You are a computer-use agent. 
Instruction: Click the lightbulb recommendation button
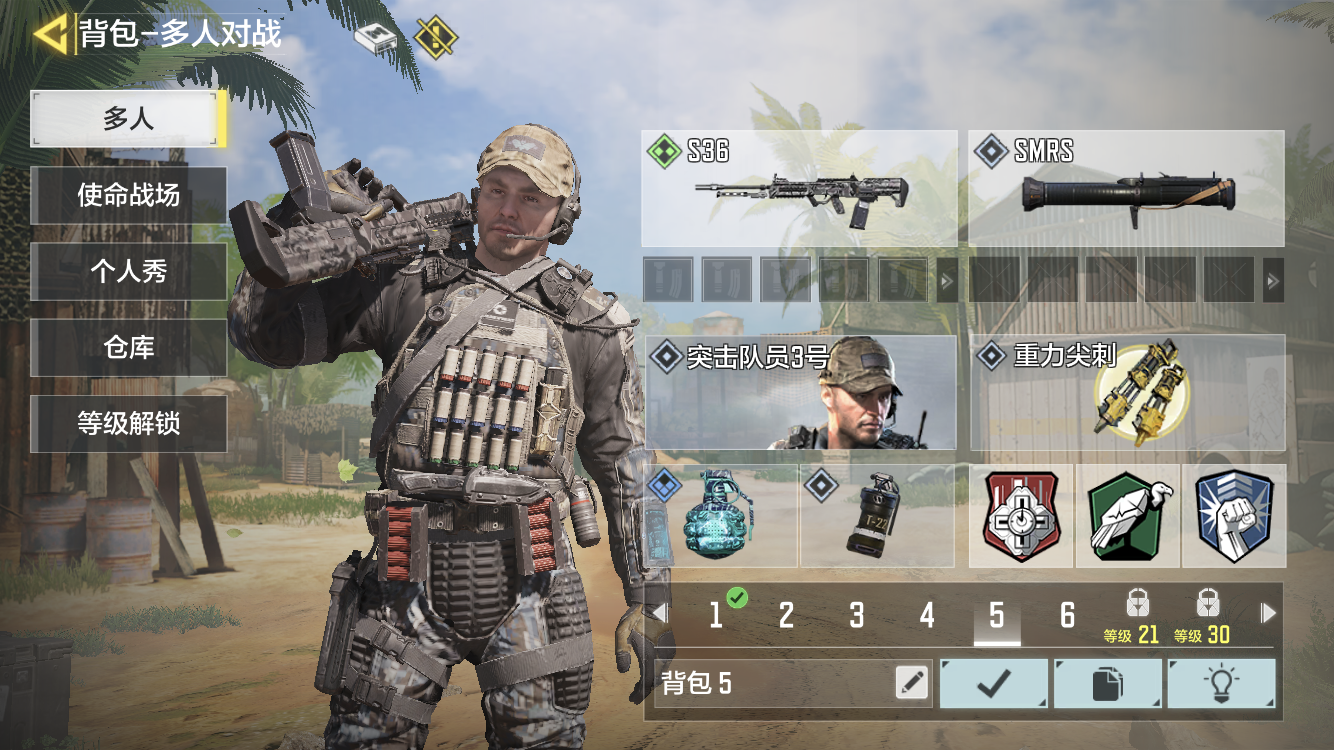tap(1221, 683)
